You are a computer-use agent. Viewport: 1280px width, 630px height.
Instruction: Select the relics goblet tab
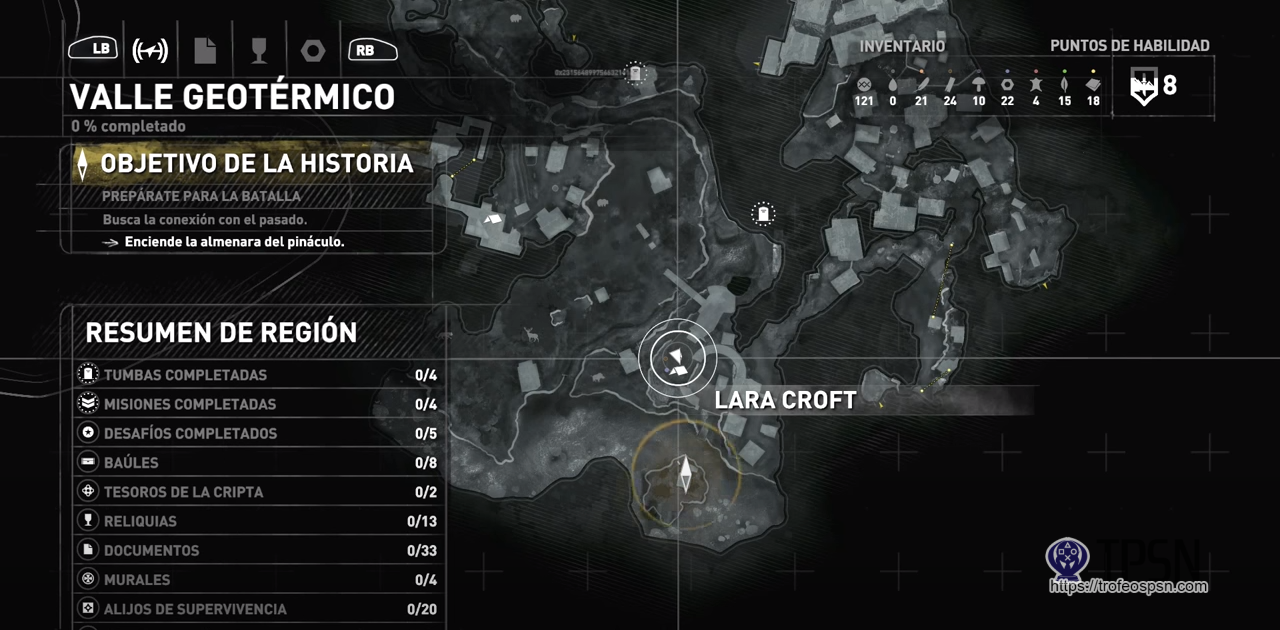coord(258,49)
